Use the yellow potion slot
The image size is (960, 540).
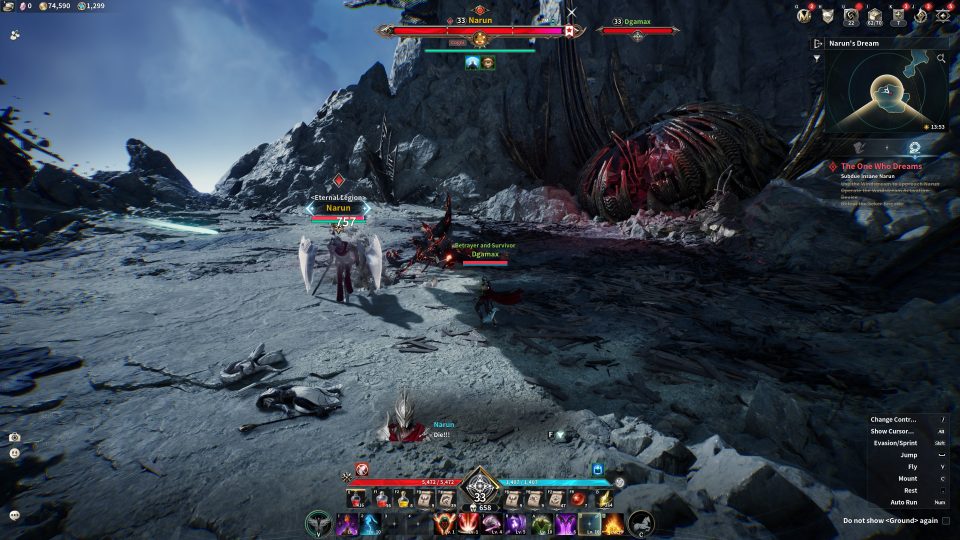click(402, 498)
